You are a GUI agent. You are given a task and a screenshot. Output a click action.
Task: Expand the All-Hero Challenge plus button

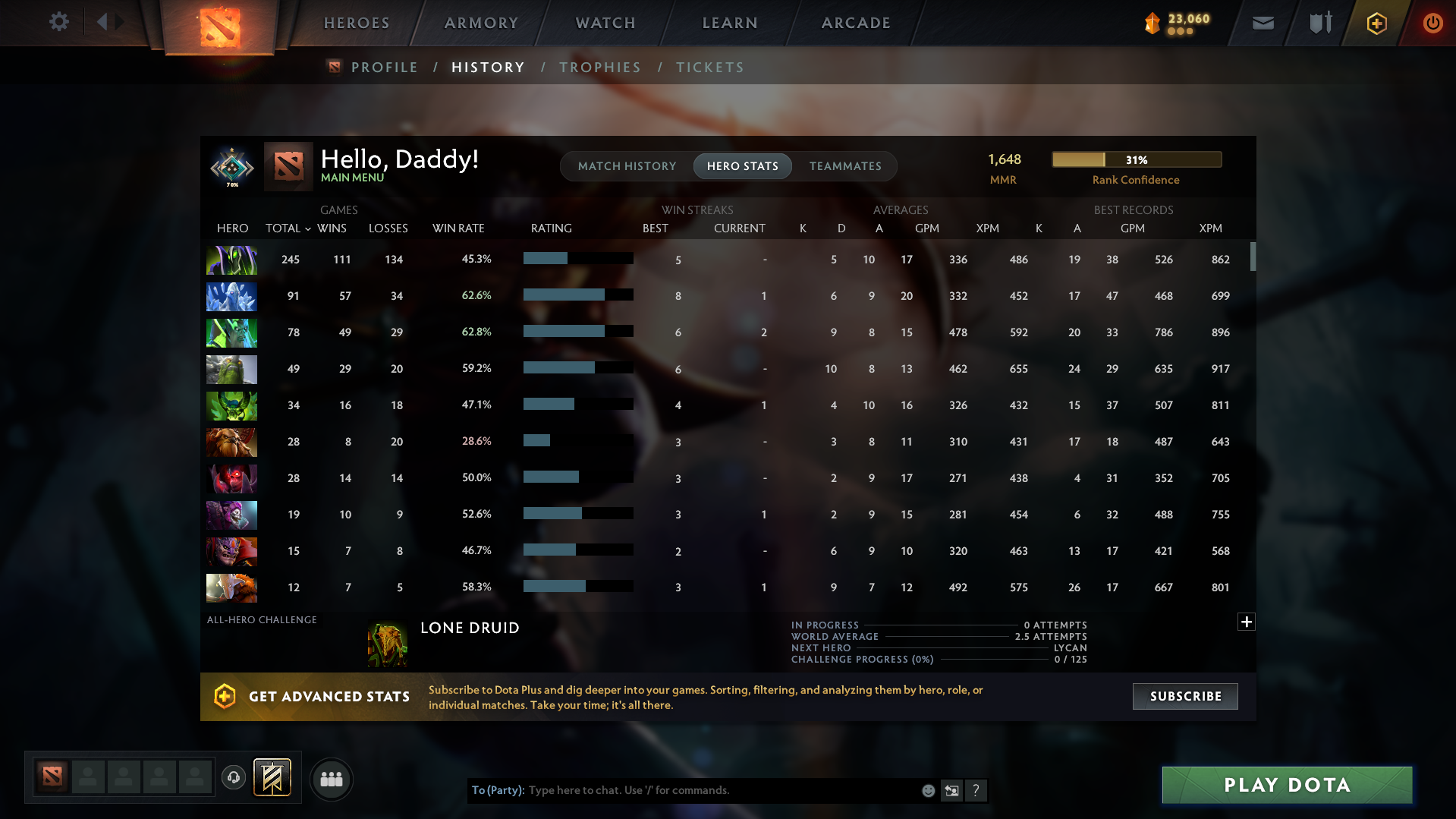1246,622
